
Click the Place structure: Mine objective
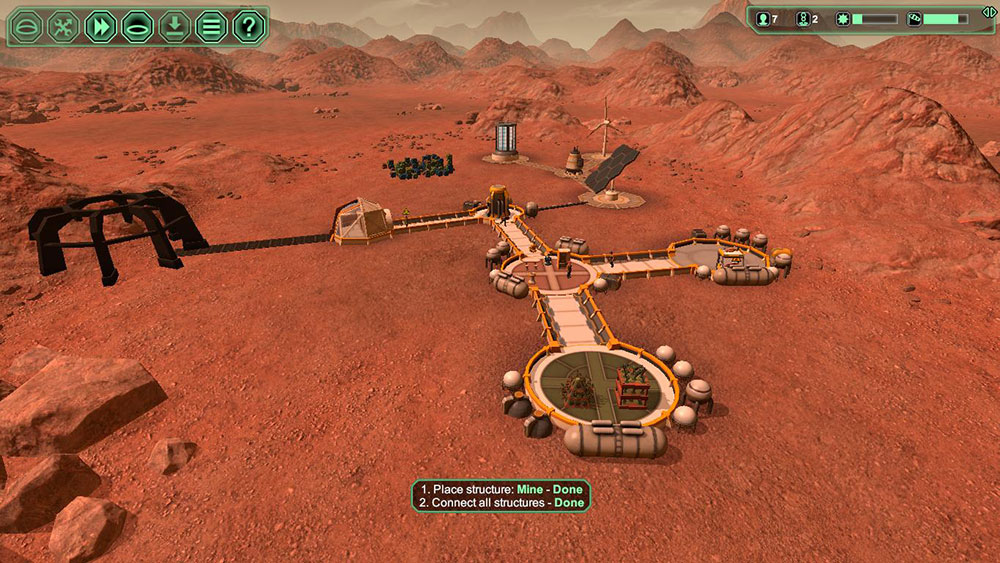coord(501,489)
